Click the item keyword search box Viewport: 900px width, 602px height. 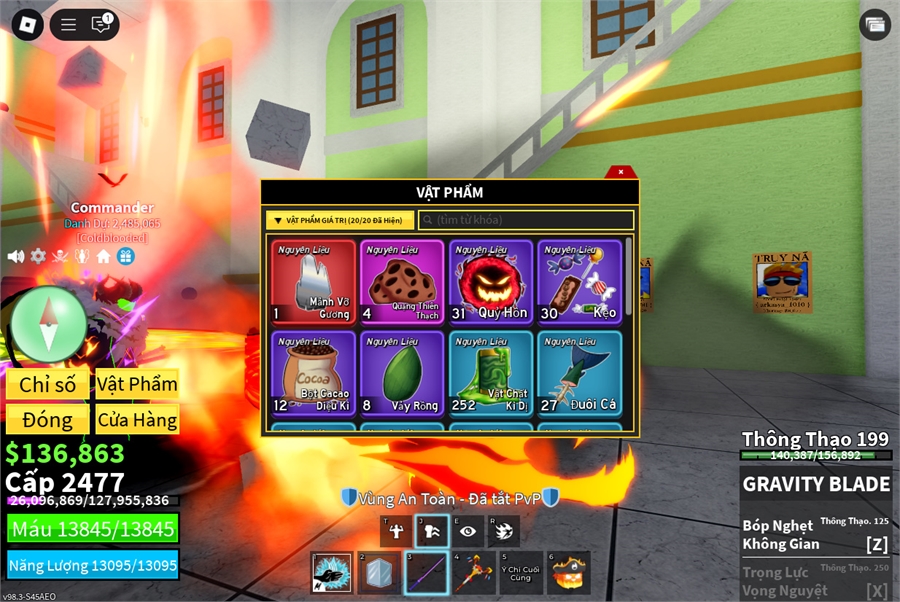(x=526, y=220)
